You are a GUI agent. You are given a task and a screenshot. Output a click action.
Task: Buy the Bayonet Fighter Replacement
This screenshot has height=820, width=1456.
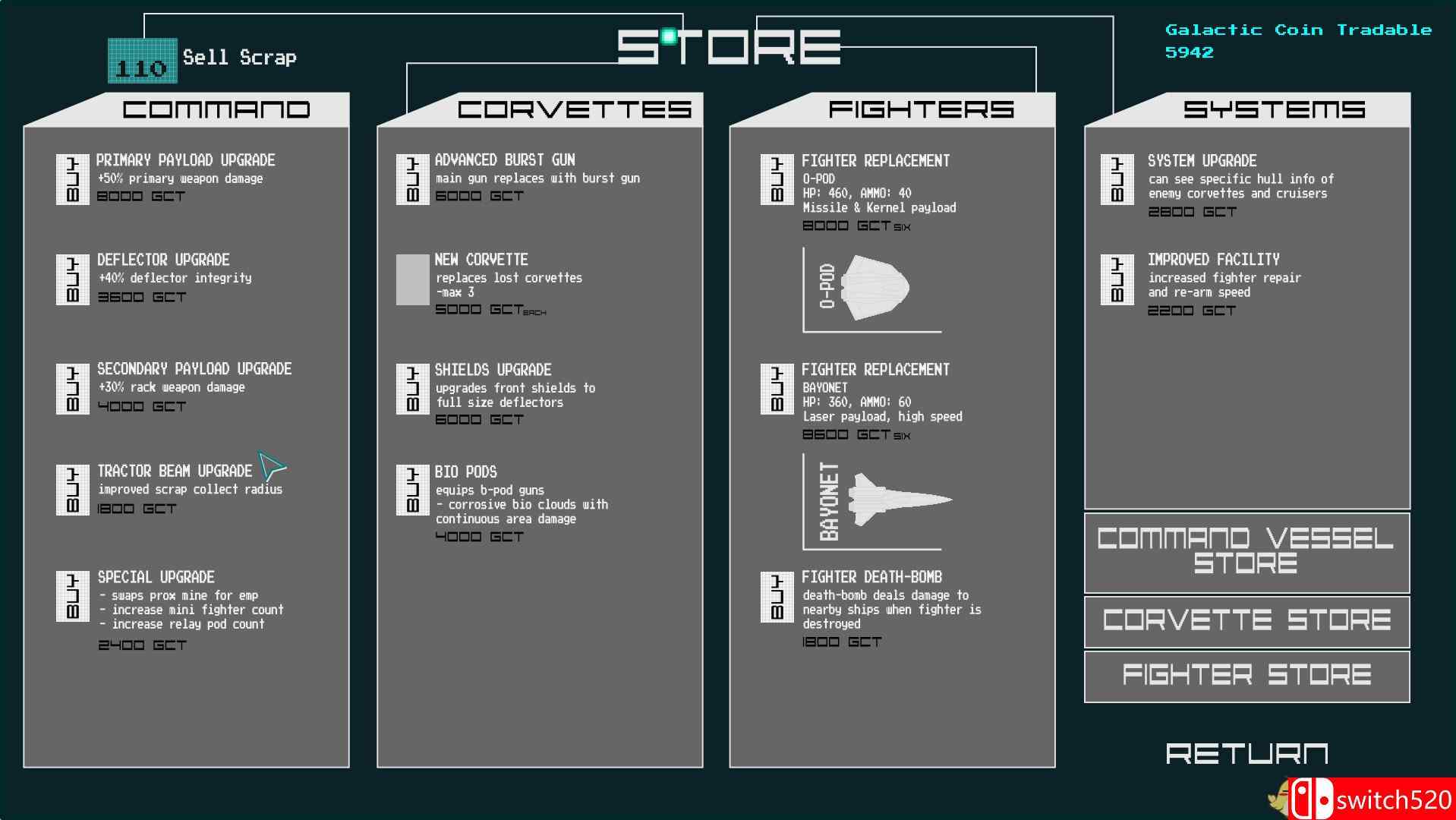[776, 389]
